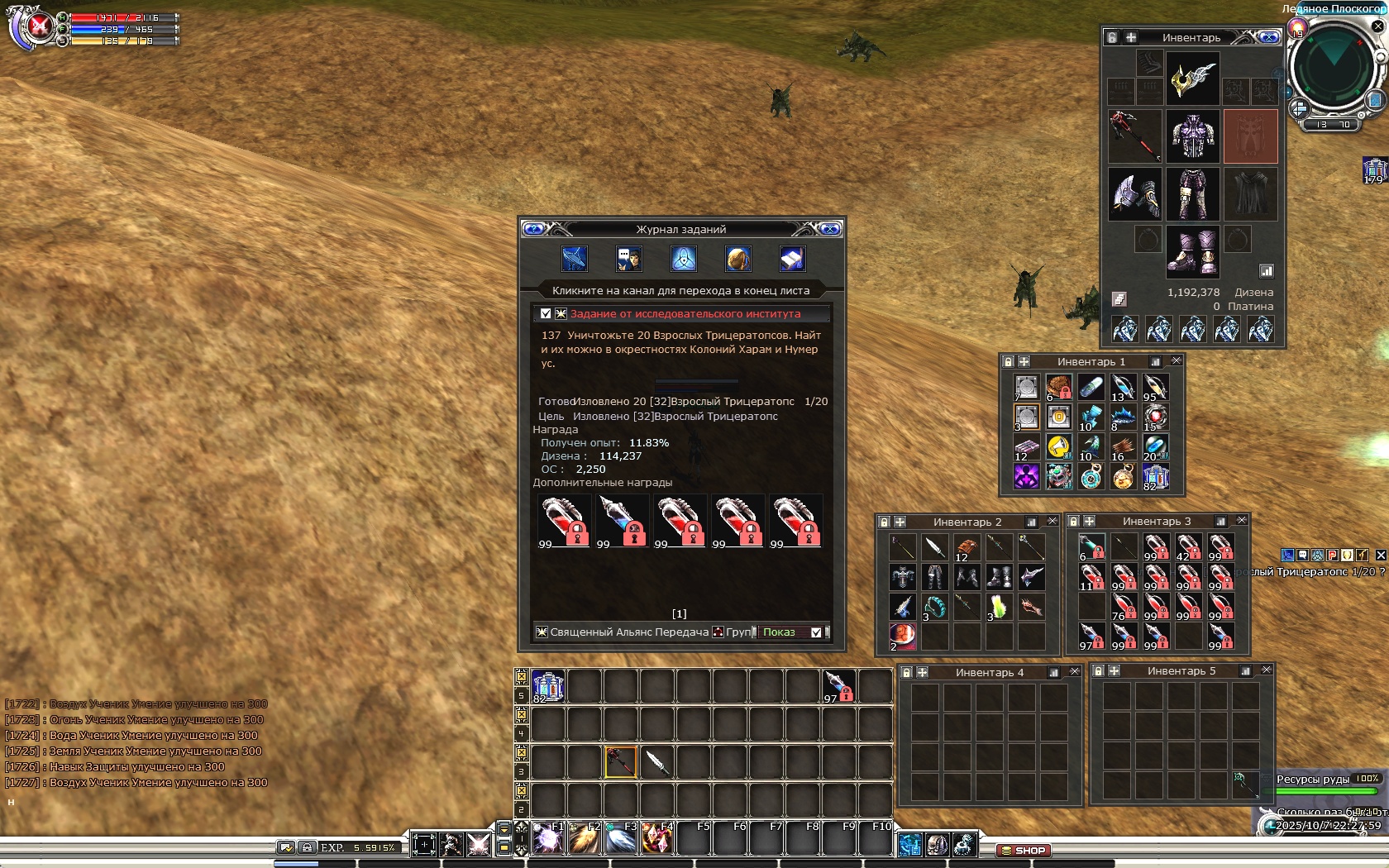
Task: Use the F4 red crystal skill
Action: 656,839
